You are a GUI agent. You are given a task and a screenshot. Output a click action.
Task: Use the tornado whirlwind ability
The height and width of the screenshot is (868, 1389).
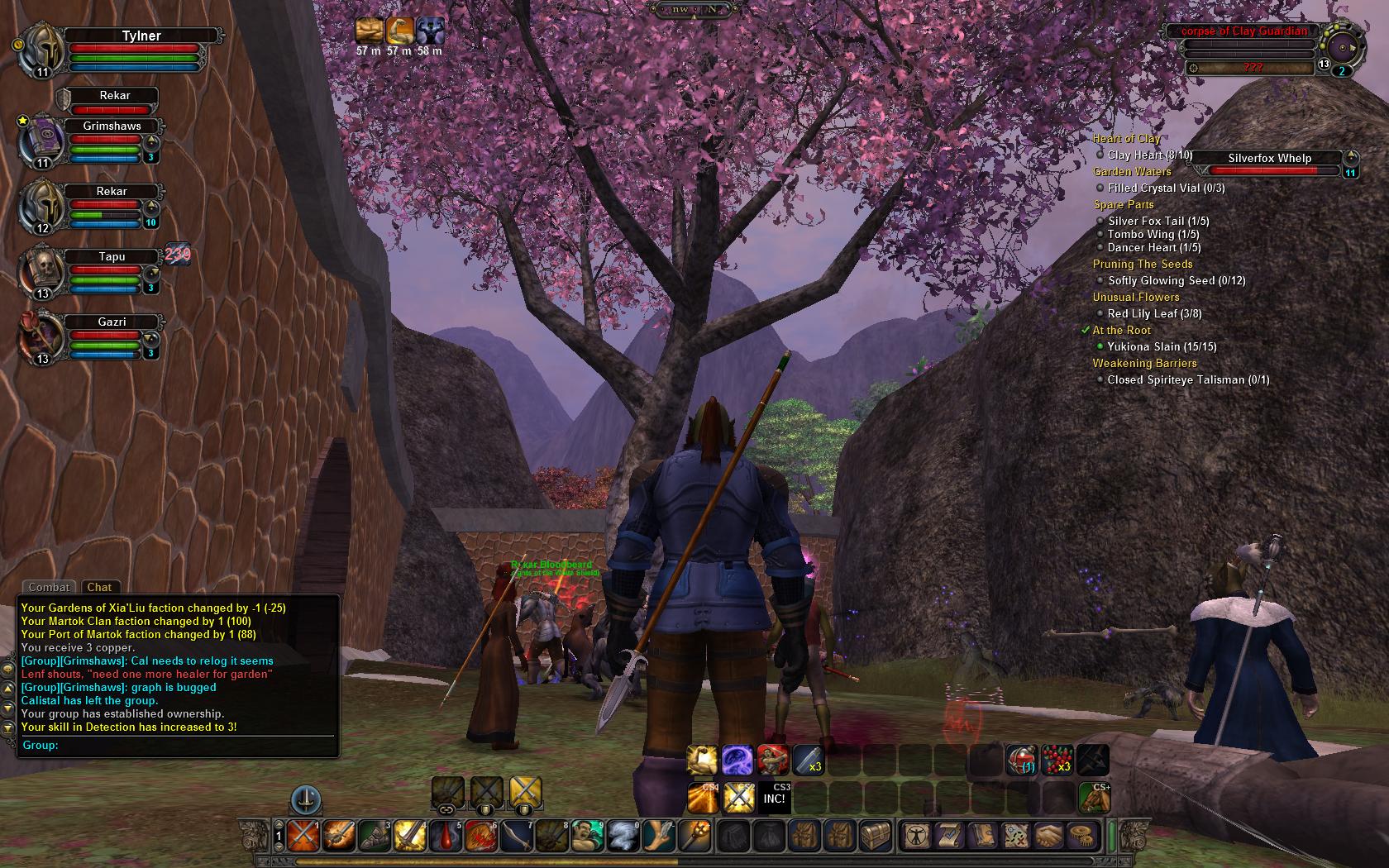[623, 837]
